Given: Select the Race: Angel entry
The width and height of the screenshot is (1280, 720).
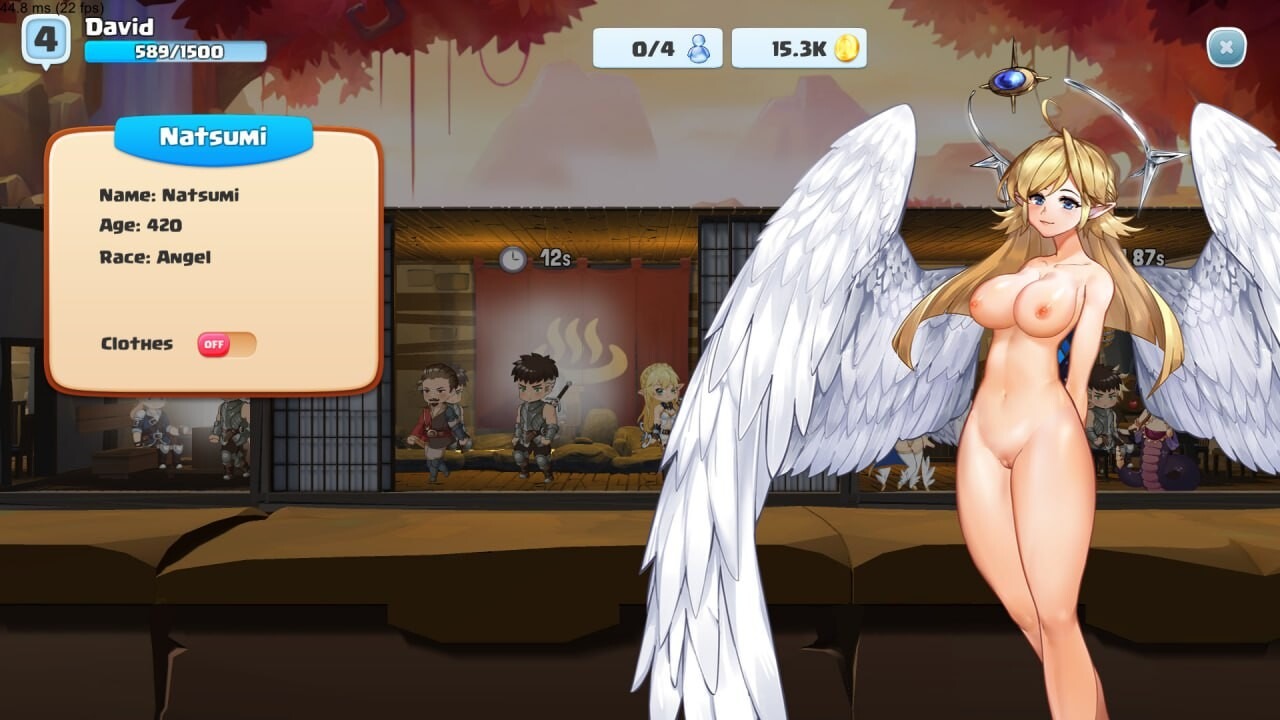Looking at the screenshot, I should (x=155, y=257).
